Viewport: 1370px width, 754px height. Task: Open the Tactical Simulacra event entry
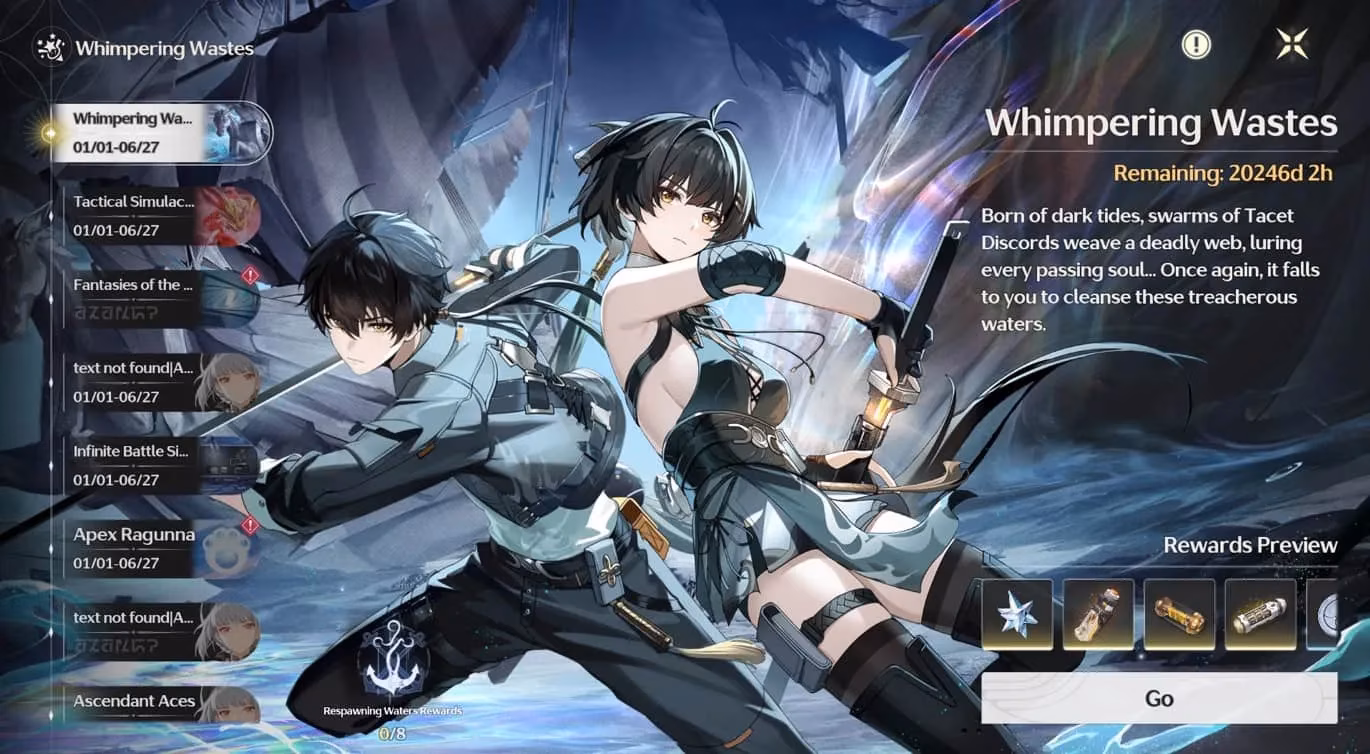point(160,215)
